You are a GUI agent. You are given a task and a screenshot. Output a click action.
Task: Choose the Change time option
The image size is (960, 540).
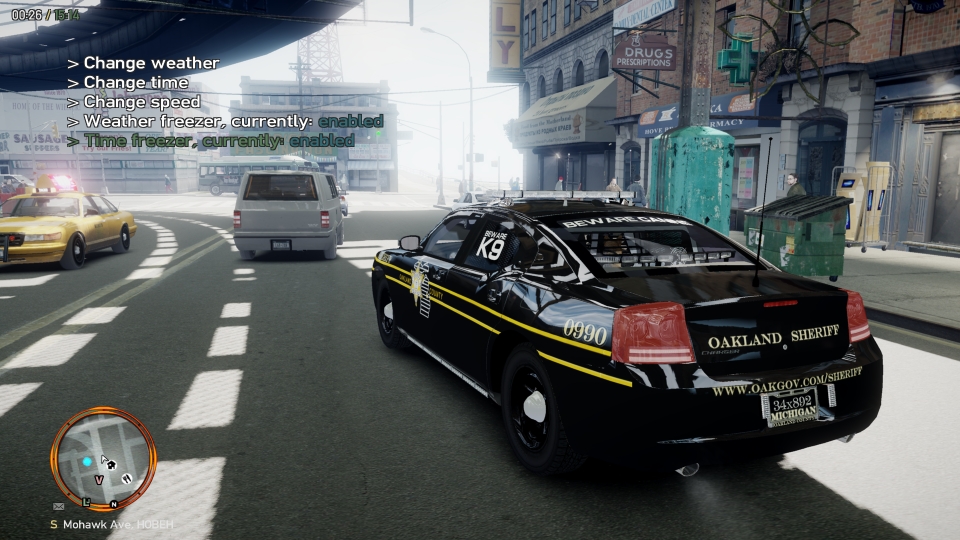coord(135,82)
